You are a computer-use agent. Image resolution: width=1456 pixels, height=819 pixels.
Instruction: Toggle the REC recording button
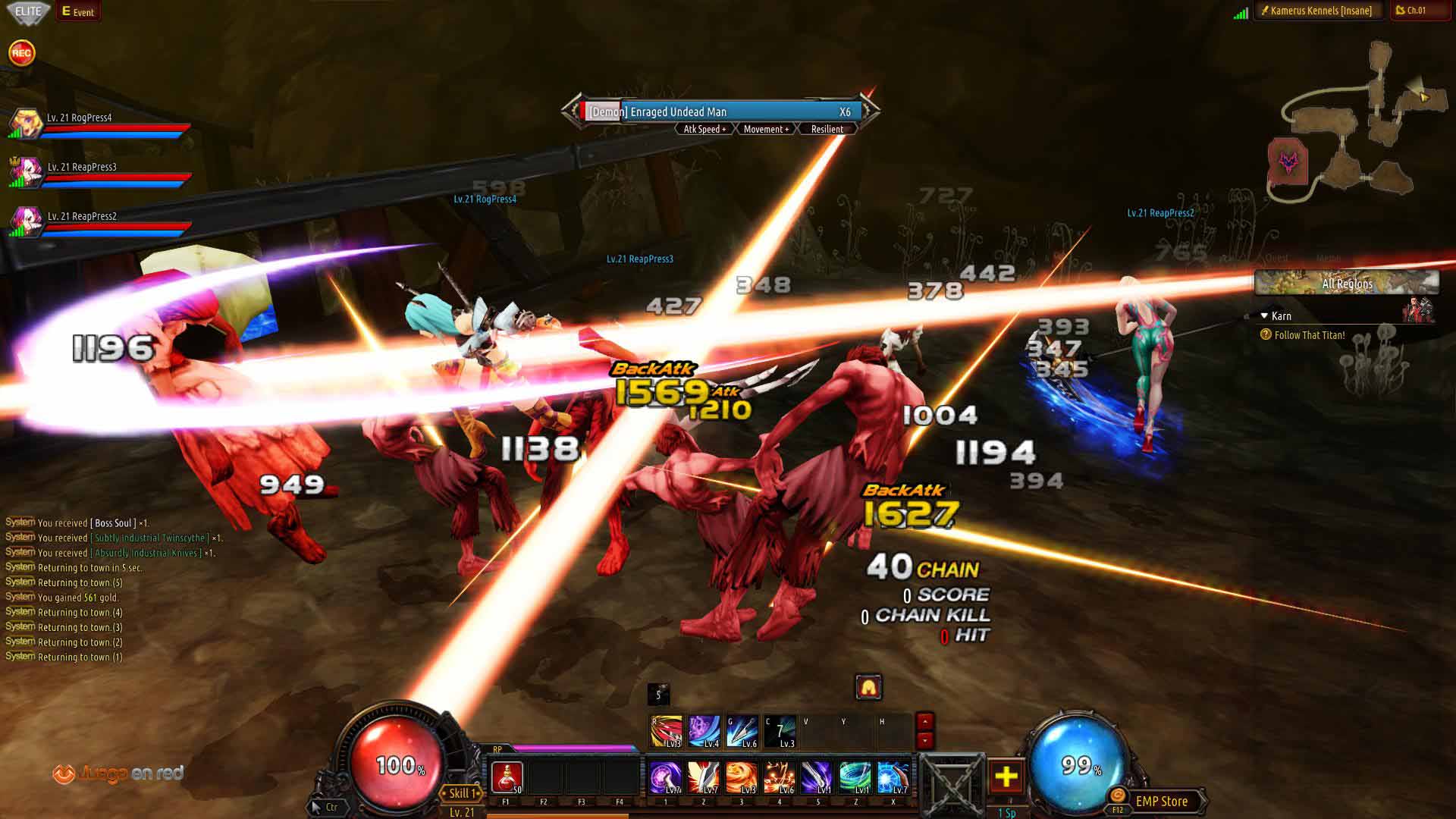coord(21,53)
